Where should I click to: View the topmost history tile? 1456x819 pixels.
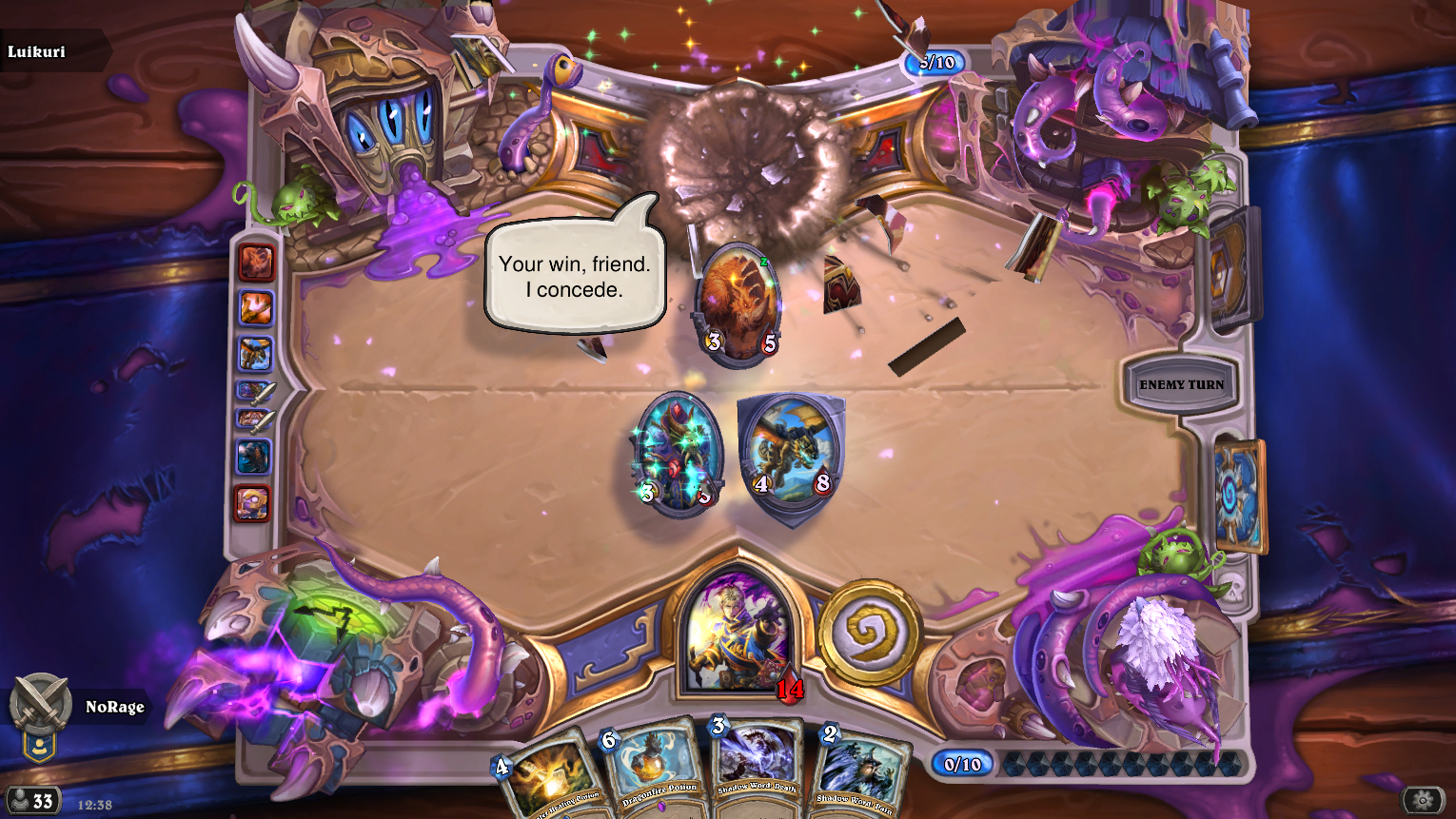pyautogui.click(x=255, y=263)
